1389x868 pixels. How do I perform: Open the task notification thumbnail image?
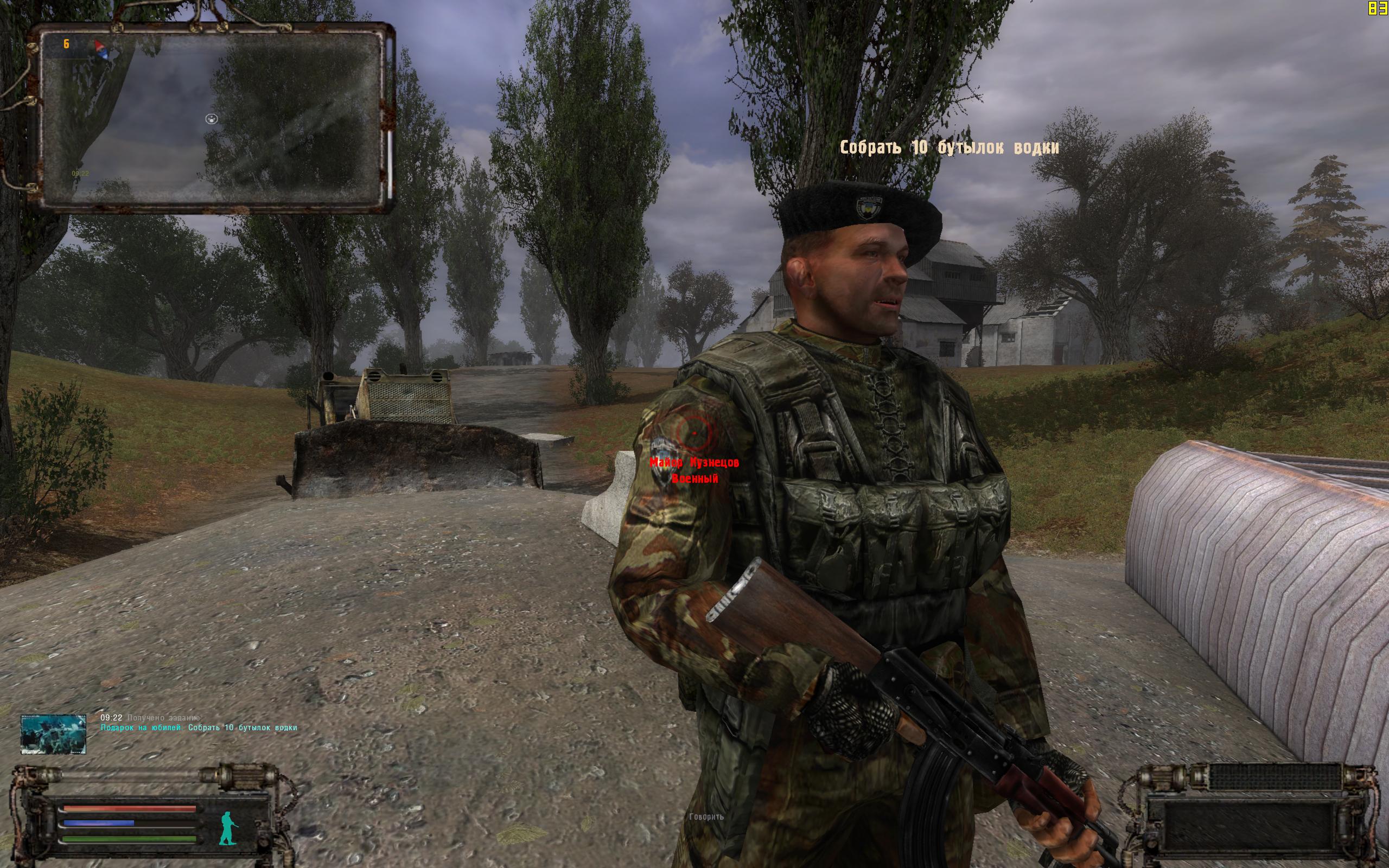(53, 733)
